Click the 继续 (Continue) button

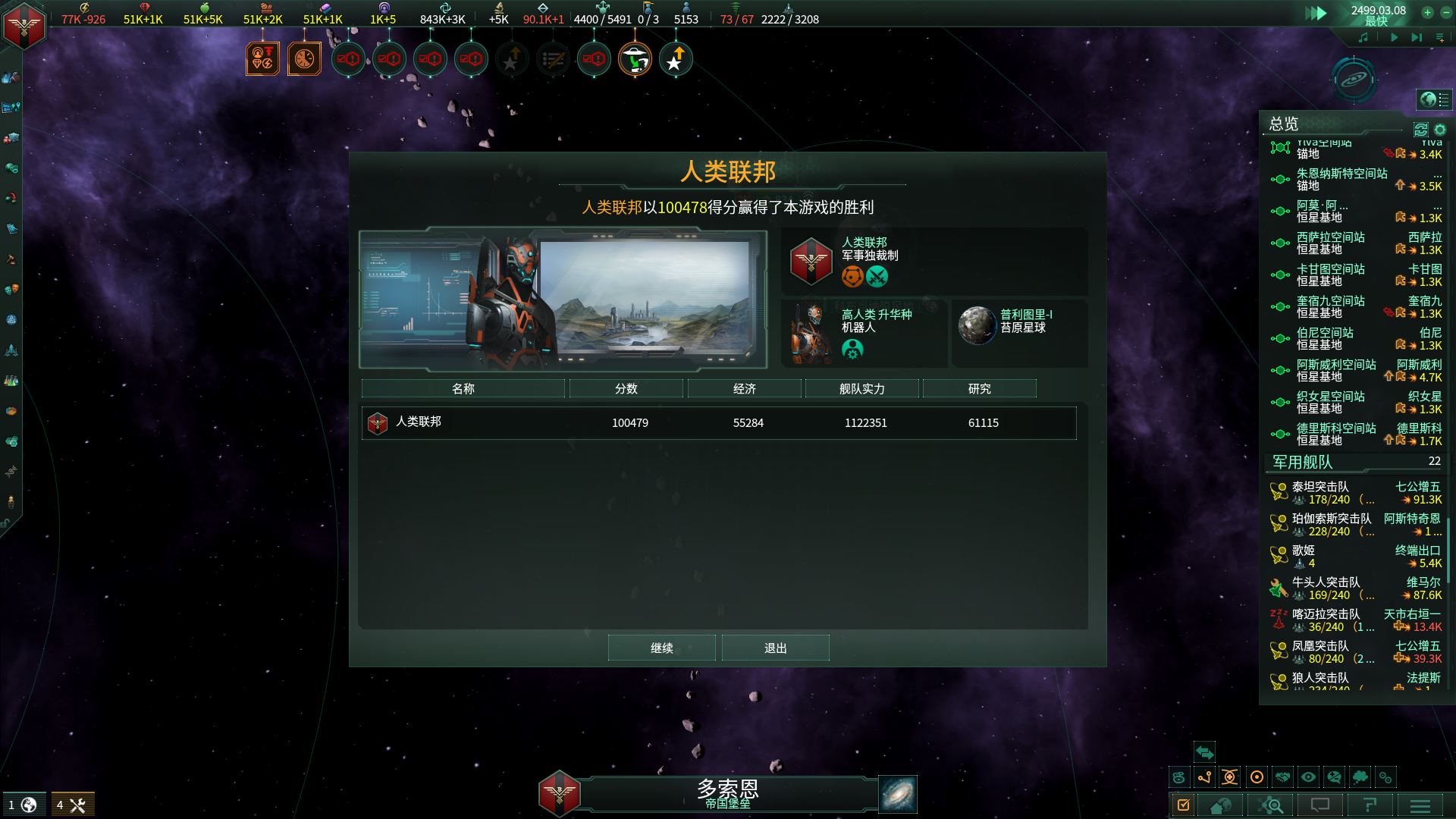(661, 648)
